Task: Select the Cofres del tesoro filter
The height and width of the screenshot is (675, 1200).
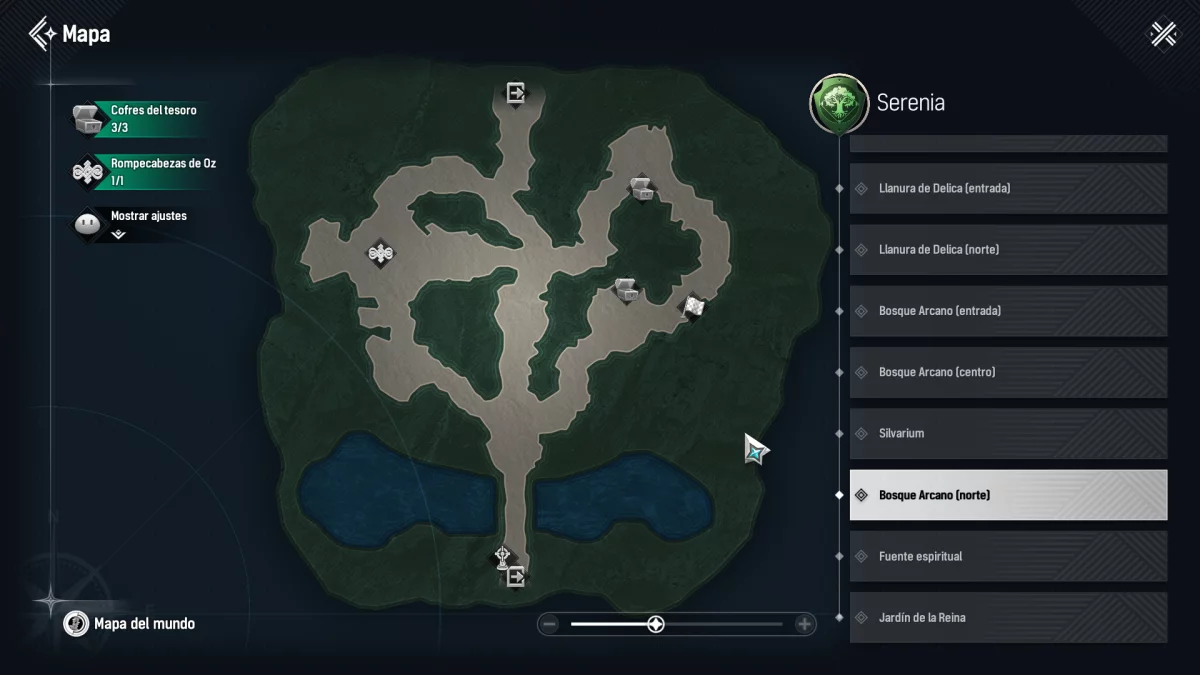Action: coord(140,118)
